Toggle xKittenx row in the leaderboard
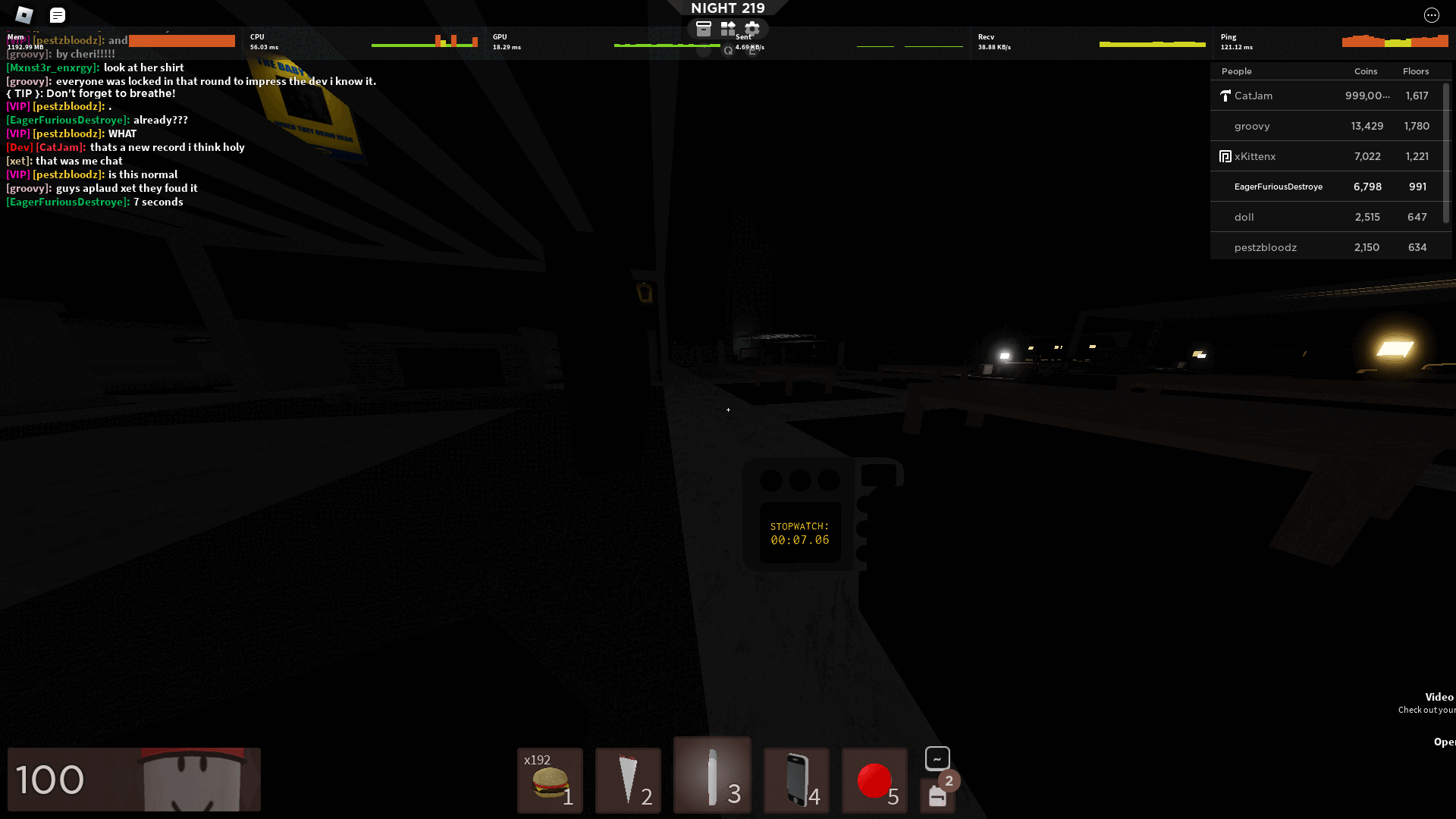The image size is (1456, 819). coord(1328,156)
